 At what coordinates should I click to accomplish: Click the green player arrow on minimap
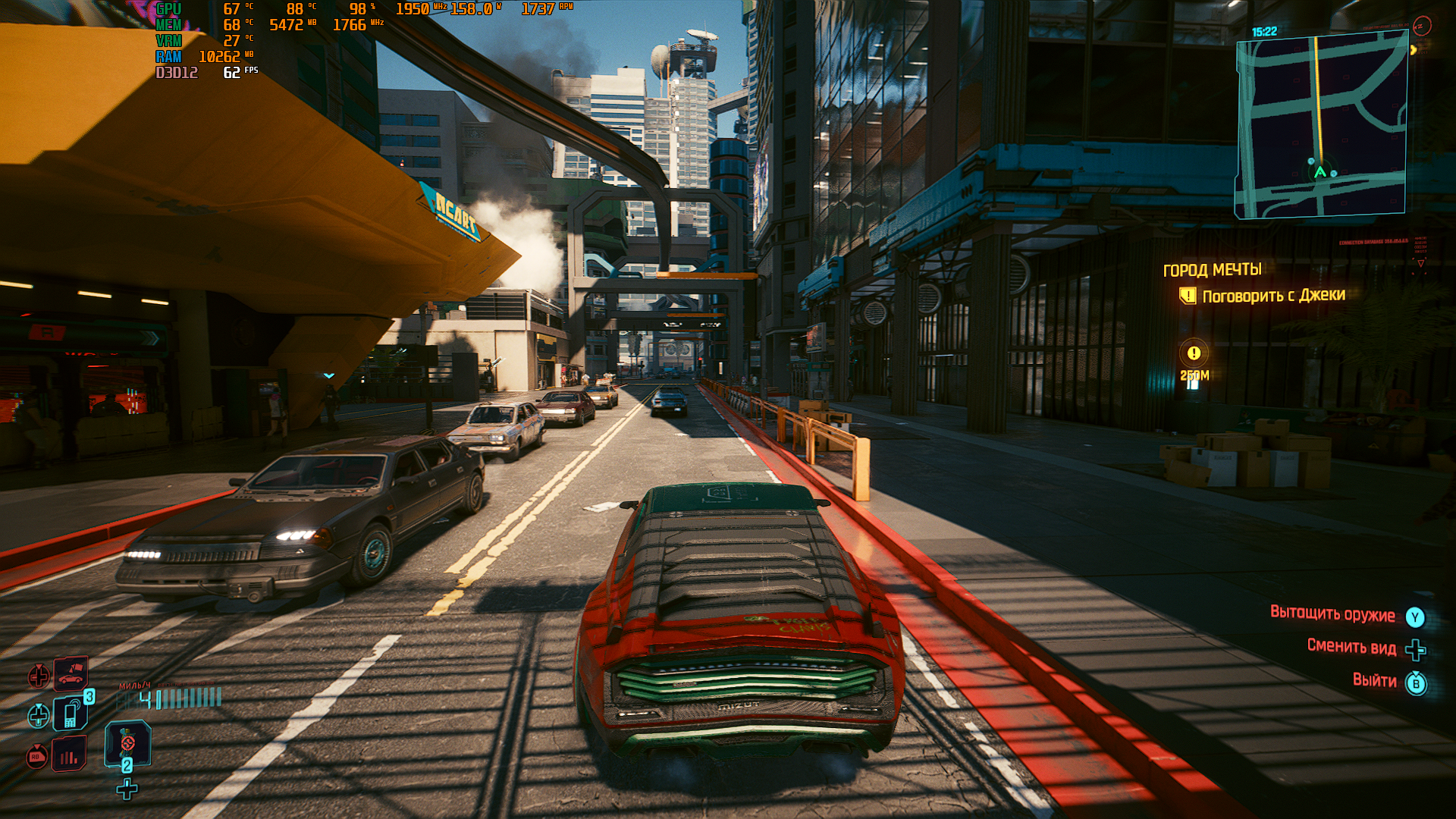pos(1320,172)
